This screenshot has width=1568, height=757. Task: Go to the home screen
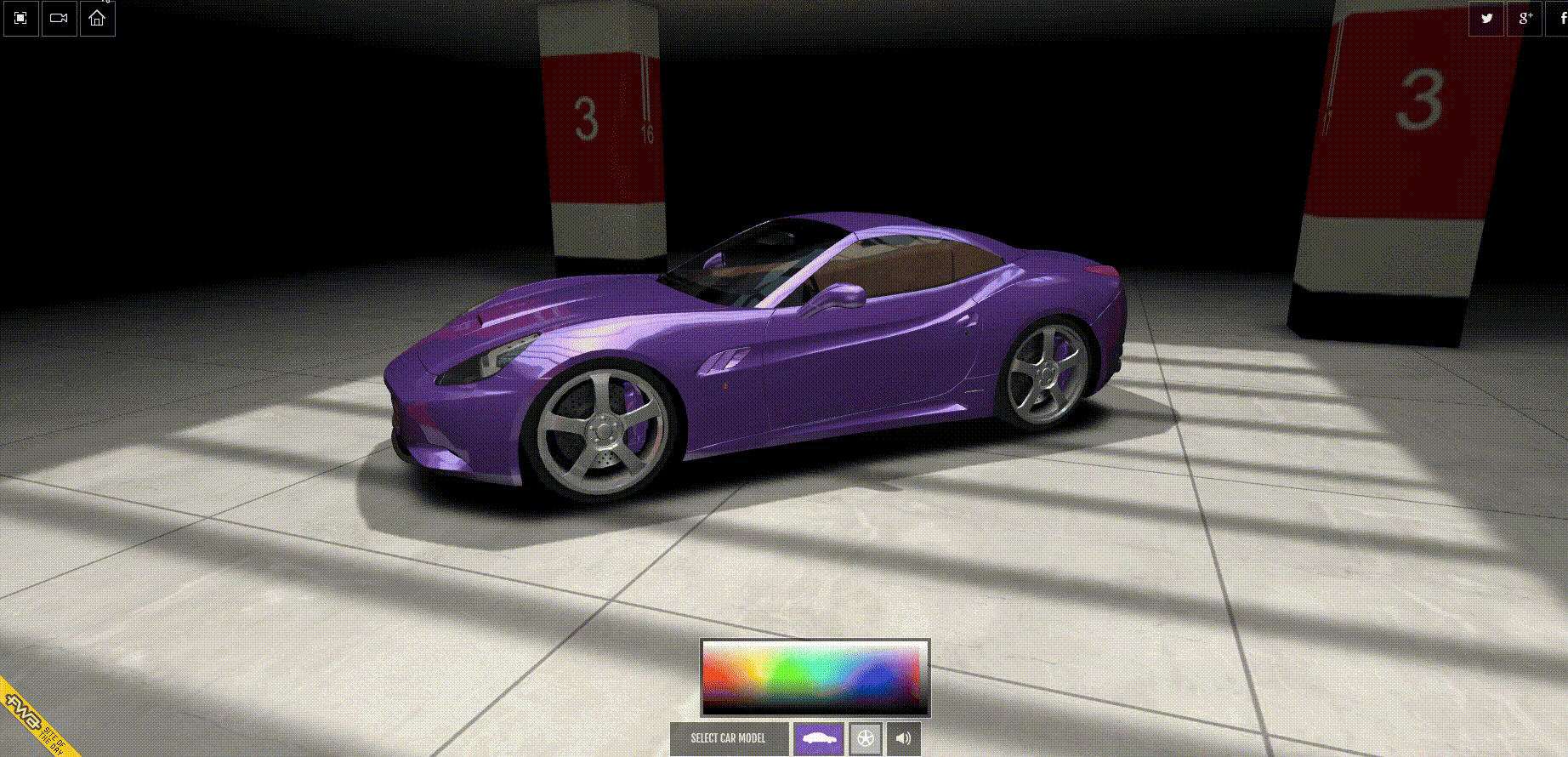click(x=97, y=18)
